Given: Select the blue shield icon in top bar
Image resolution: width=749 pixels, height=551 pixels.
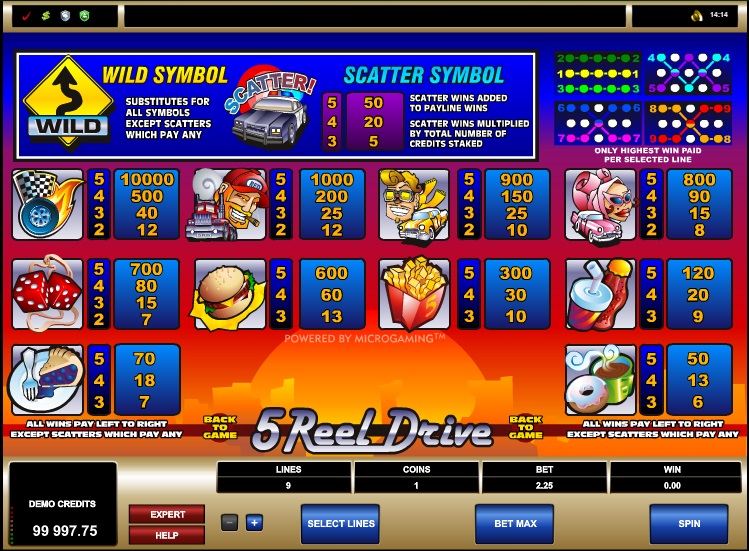Looking at the screenshot, I should coord(64,16).
